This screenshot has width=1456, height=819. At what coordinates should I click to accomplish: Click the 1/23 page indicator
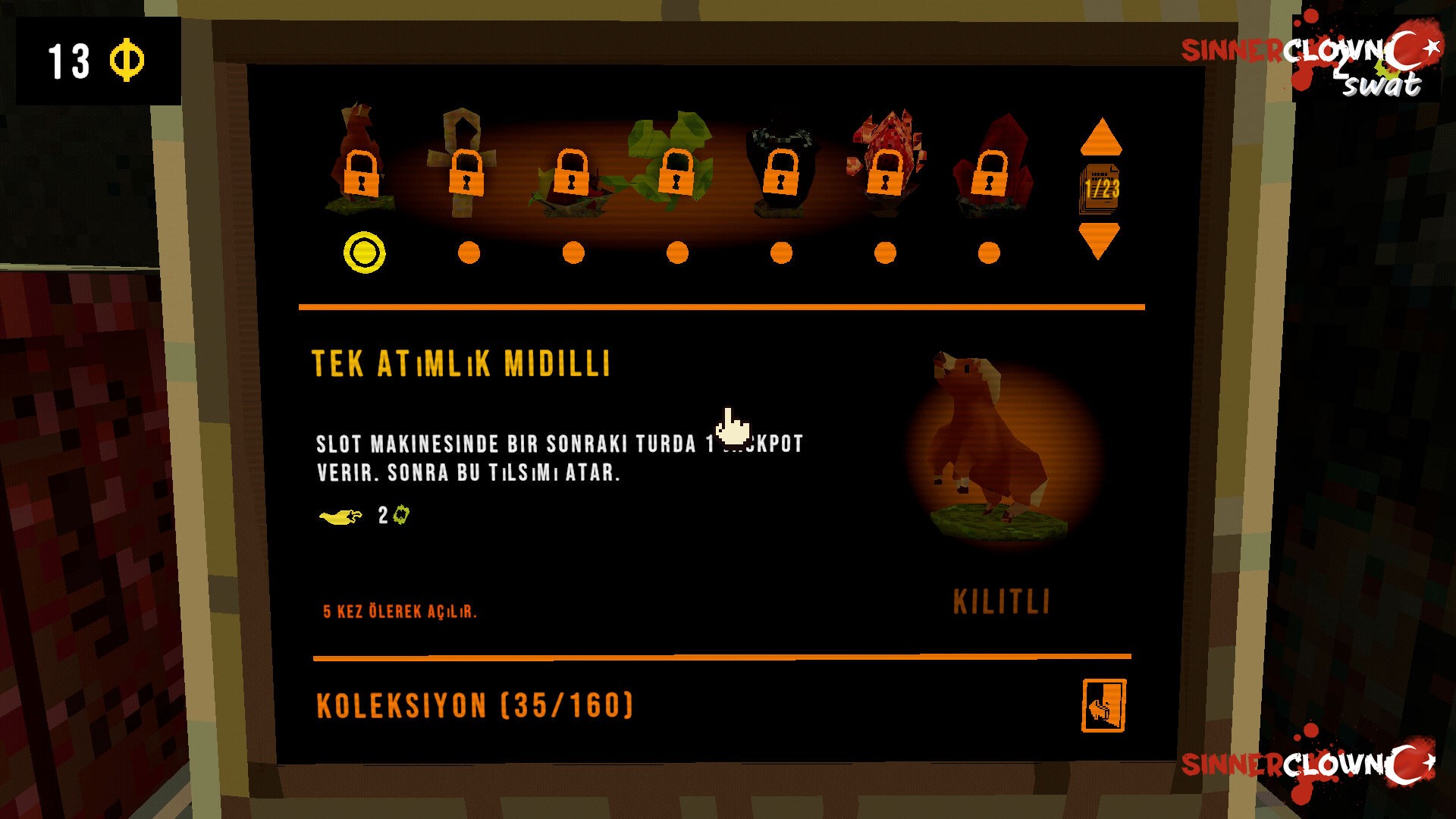point(1101,187)
